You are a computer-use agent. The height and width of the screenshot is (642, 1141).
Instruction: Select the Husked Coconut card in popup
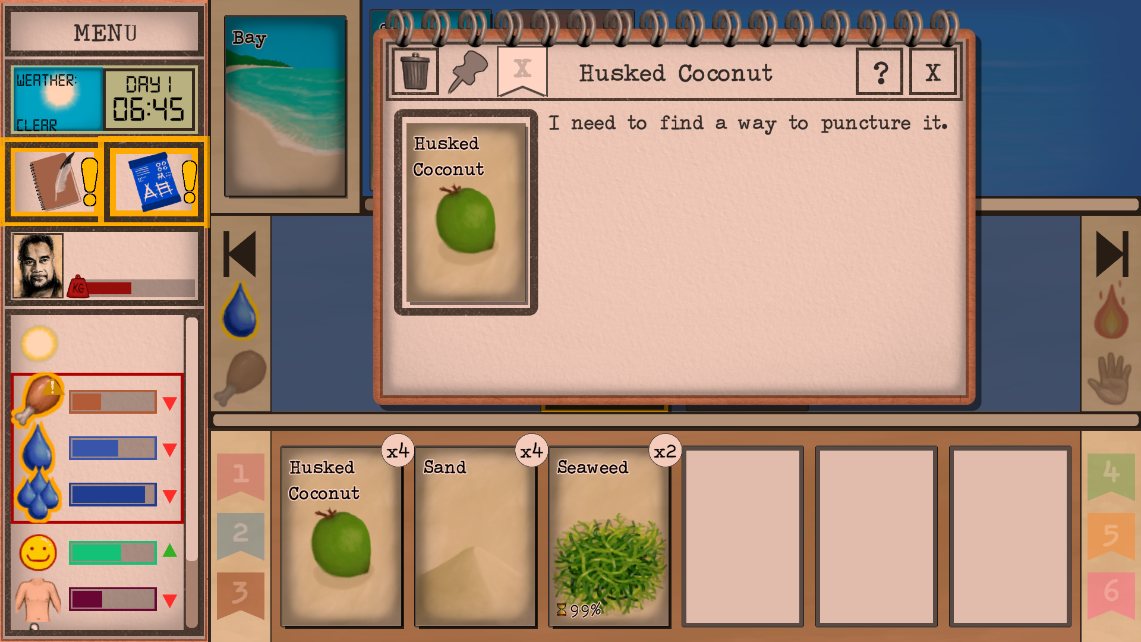(466, 213)
